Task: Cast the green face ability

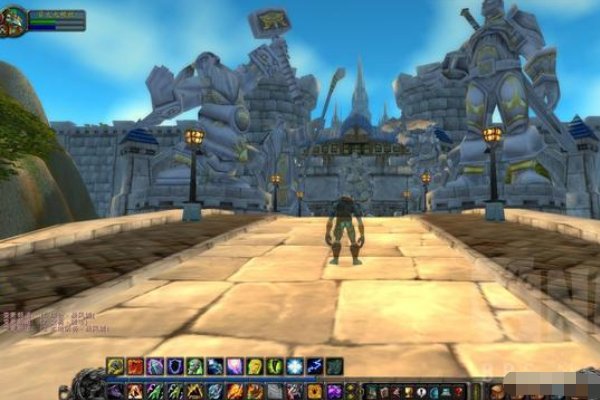Action: [x=195, y=367]
